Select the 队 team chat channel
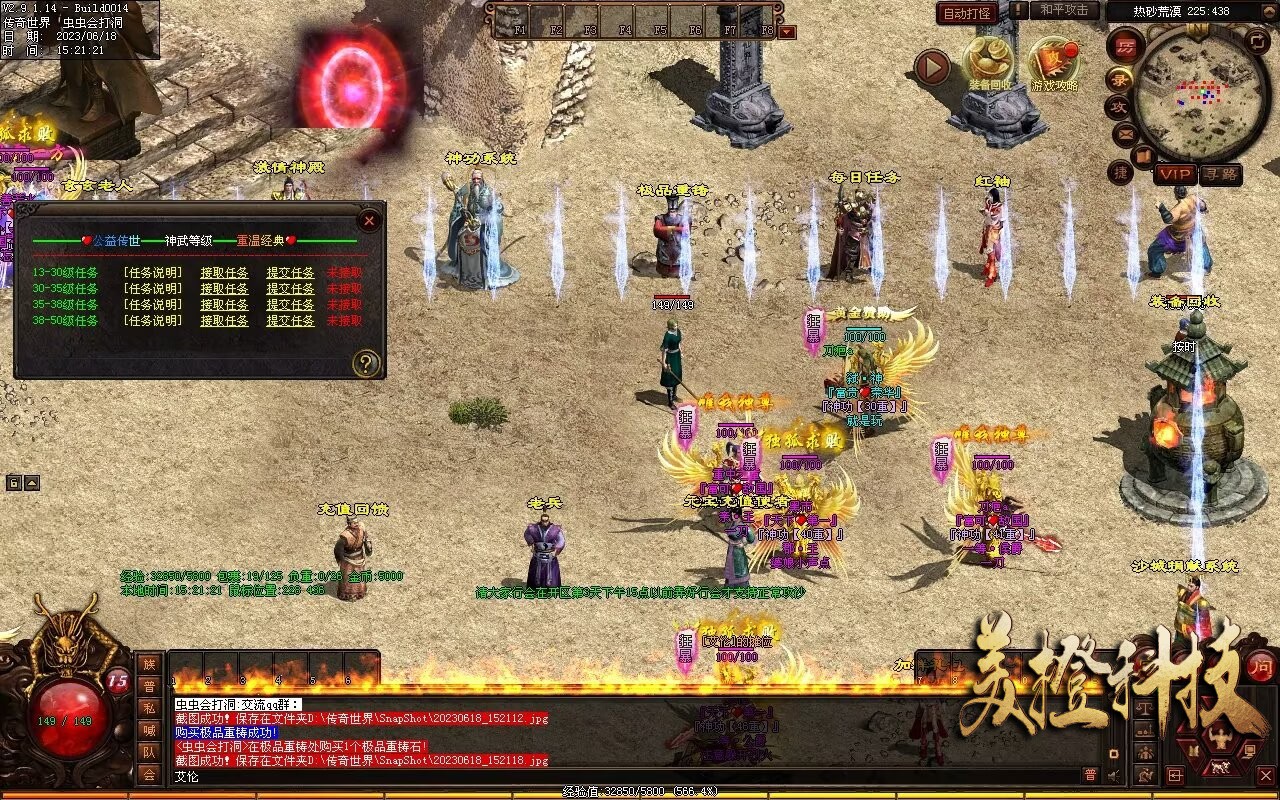 (149, 752)
